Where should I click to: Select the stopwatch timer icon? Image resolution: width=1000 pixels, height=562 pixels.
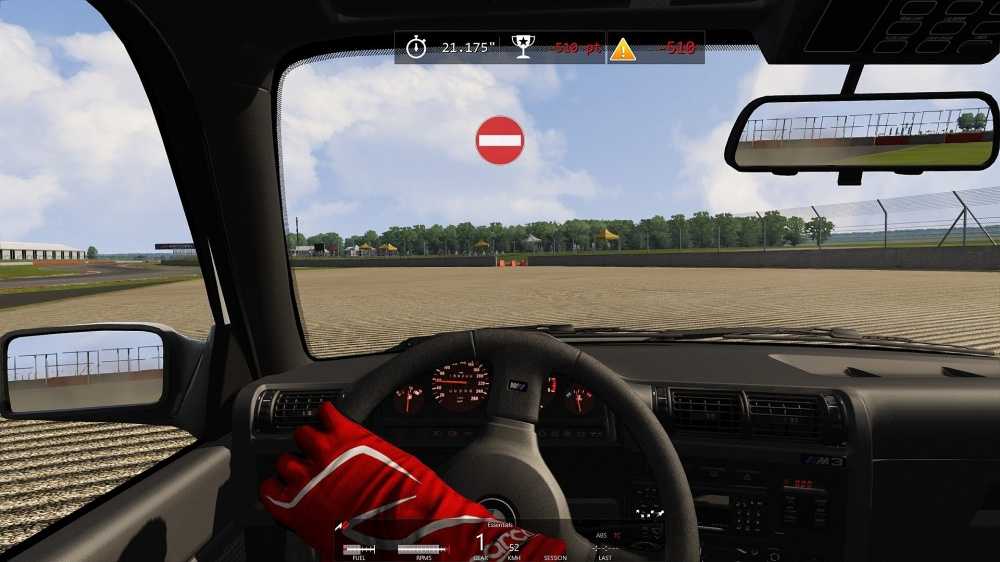click(x=416, y=47)
